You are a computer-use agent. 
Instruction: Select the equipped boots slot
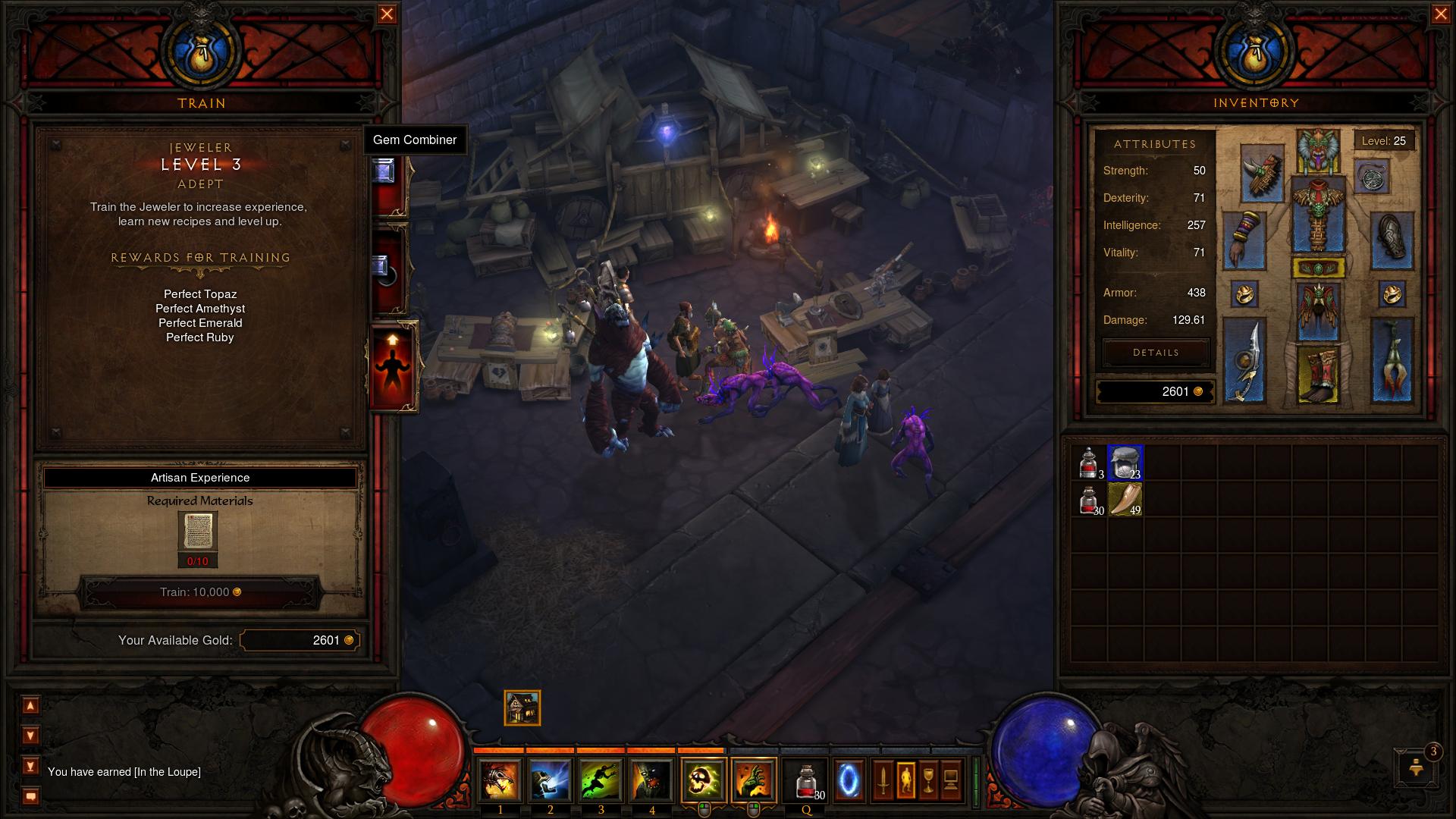(1318, 375)
